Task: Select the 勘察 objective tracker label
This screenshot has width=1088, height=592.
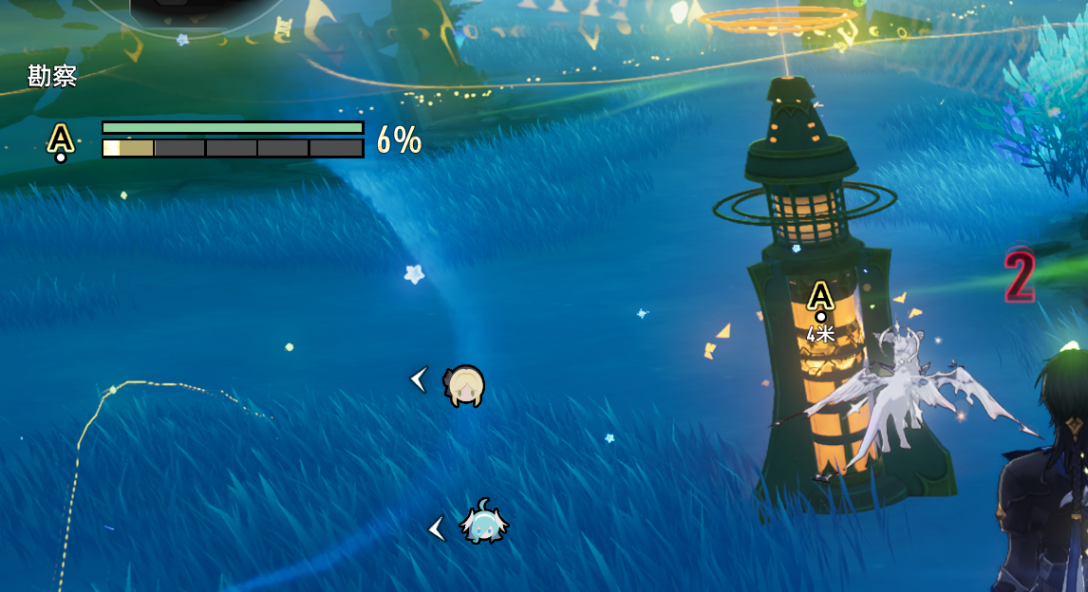Action: pyautogui.click(x=52, y=77)
